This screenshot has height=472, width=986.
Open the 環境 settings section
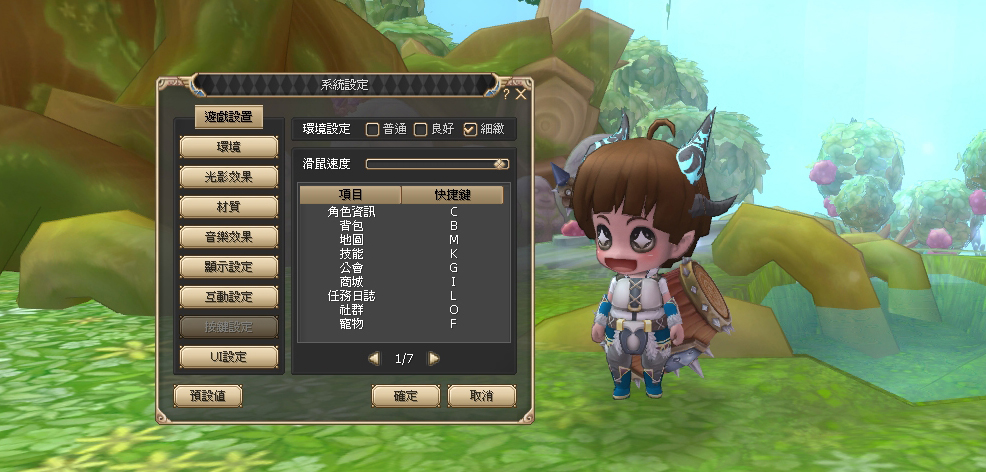coord(228,147)
